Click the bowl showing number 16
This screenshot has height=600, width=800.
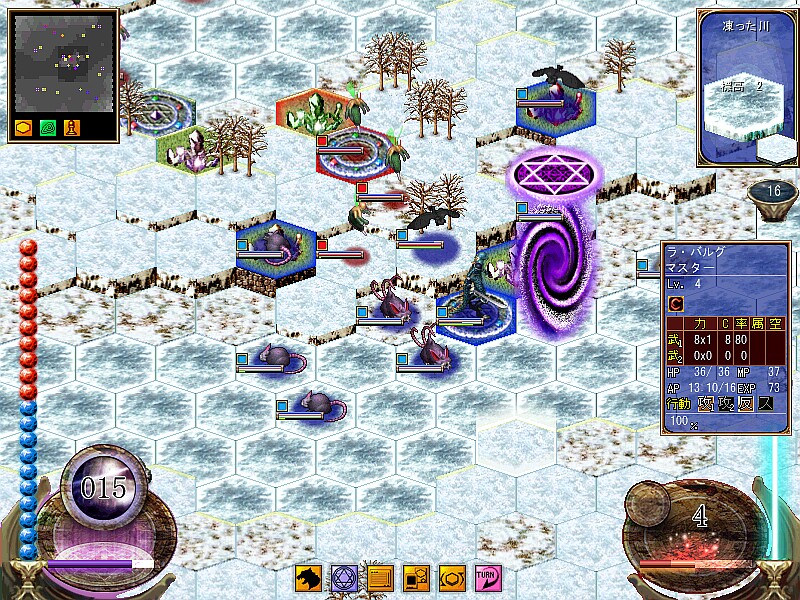tap(773, 192)
